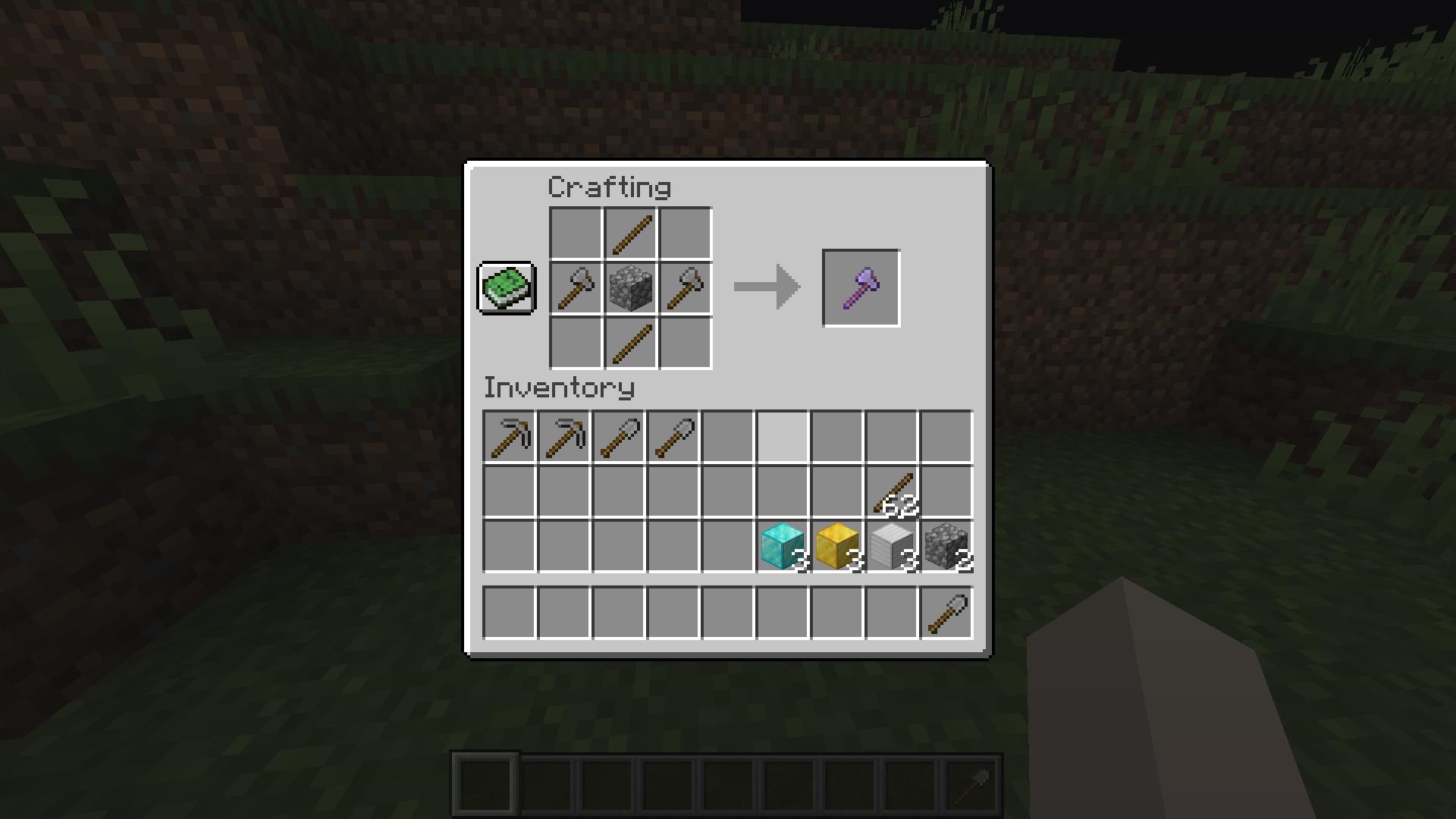Grab the stone axe right of the cobblestone
This screenshot has height=819, width=1456.
click(x=684, y=288)
